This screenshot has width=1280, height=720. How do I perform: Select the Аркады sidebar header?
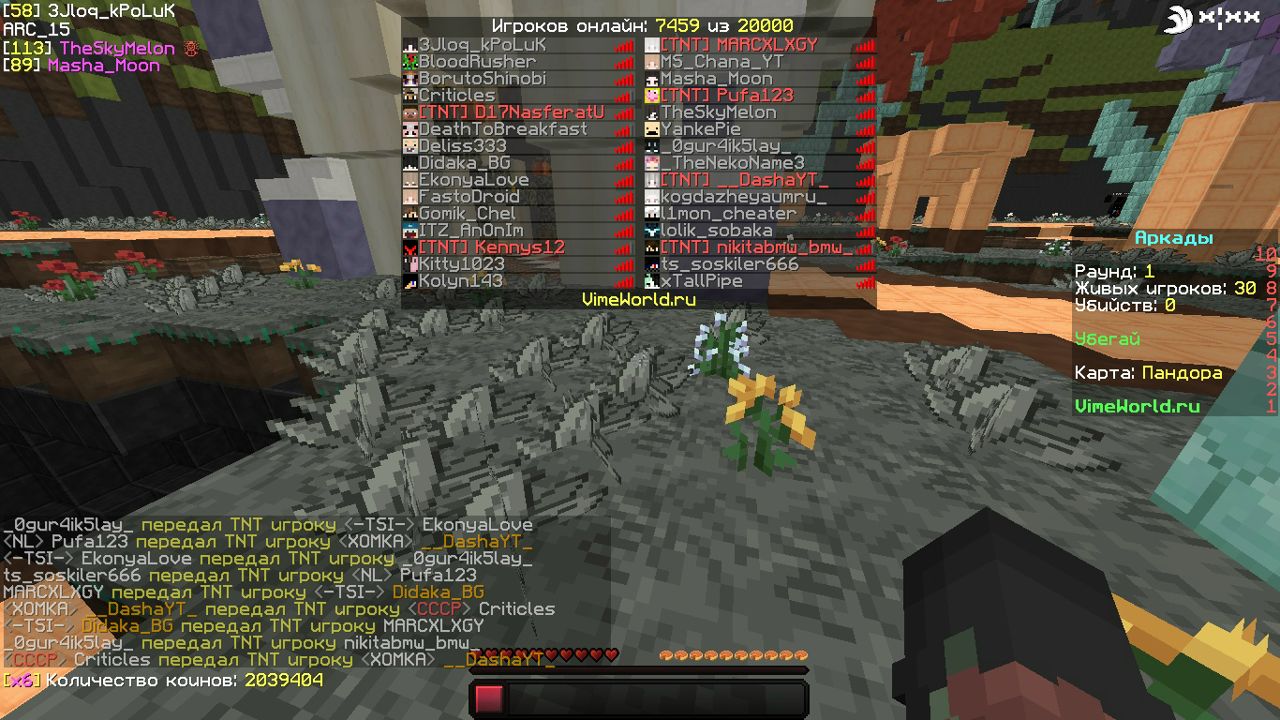[1174, 238]
